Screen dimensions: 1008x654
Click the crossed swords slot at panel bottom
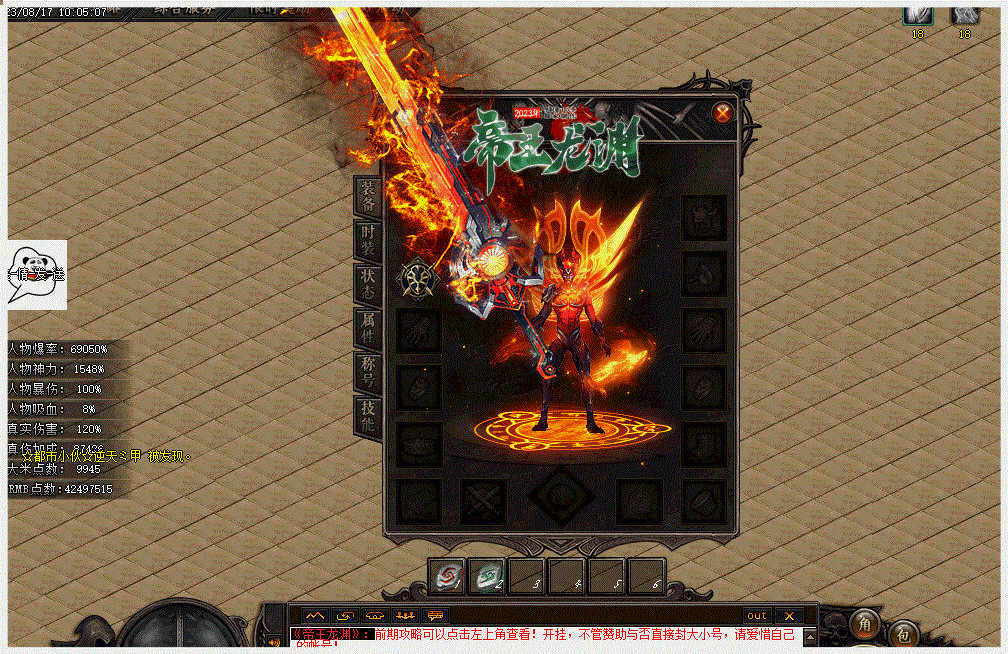(483, 501)
